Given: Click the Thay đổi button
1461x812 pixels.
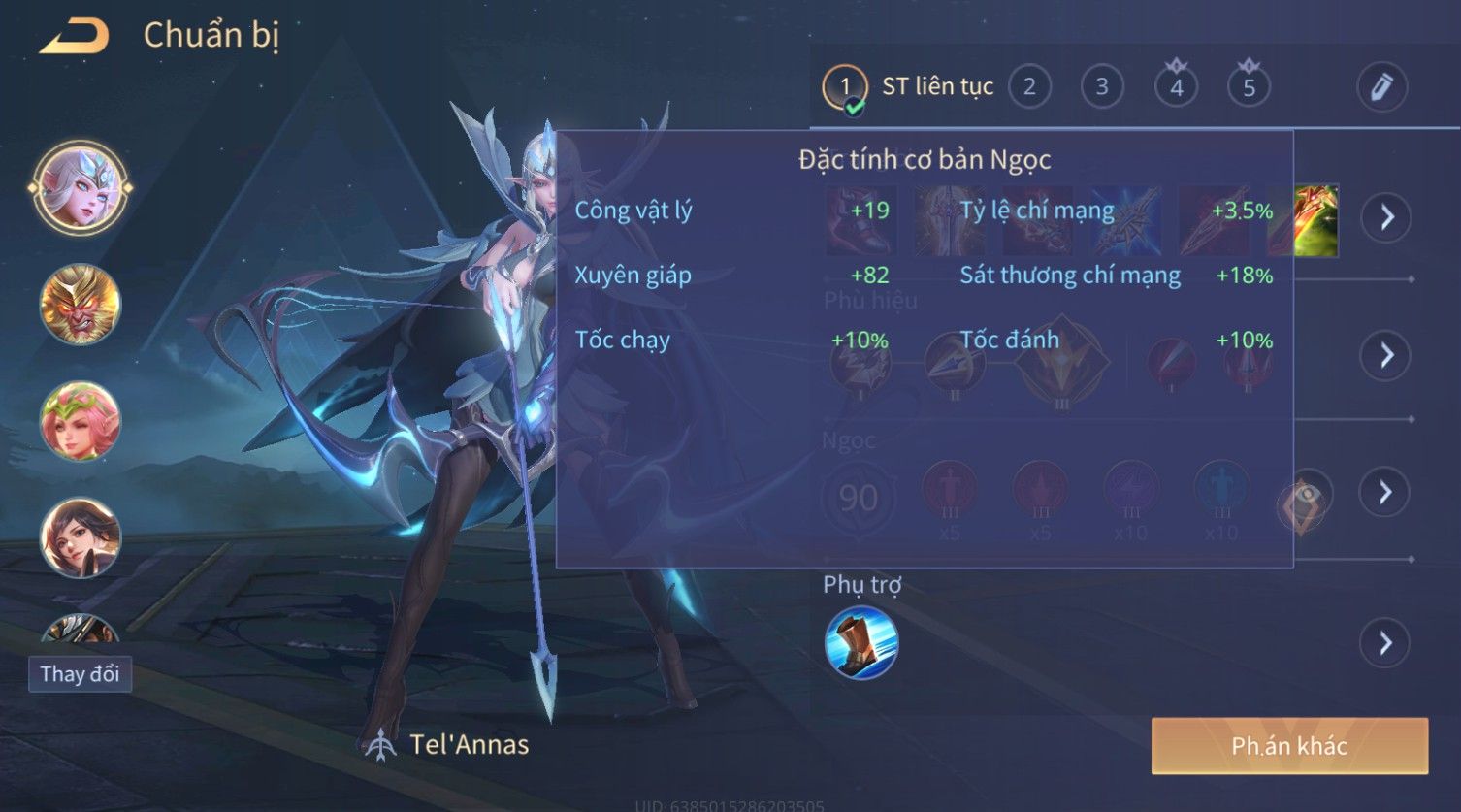Looking at the screenshot, I should click(80, 673).
